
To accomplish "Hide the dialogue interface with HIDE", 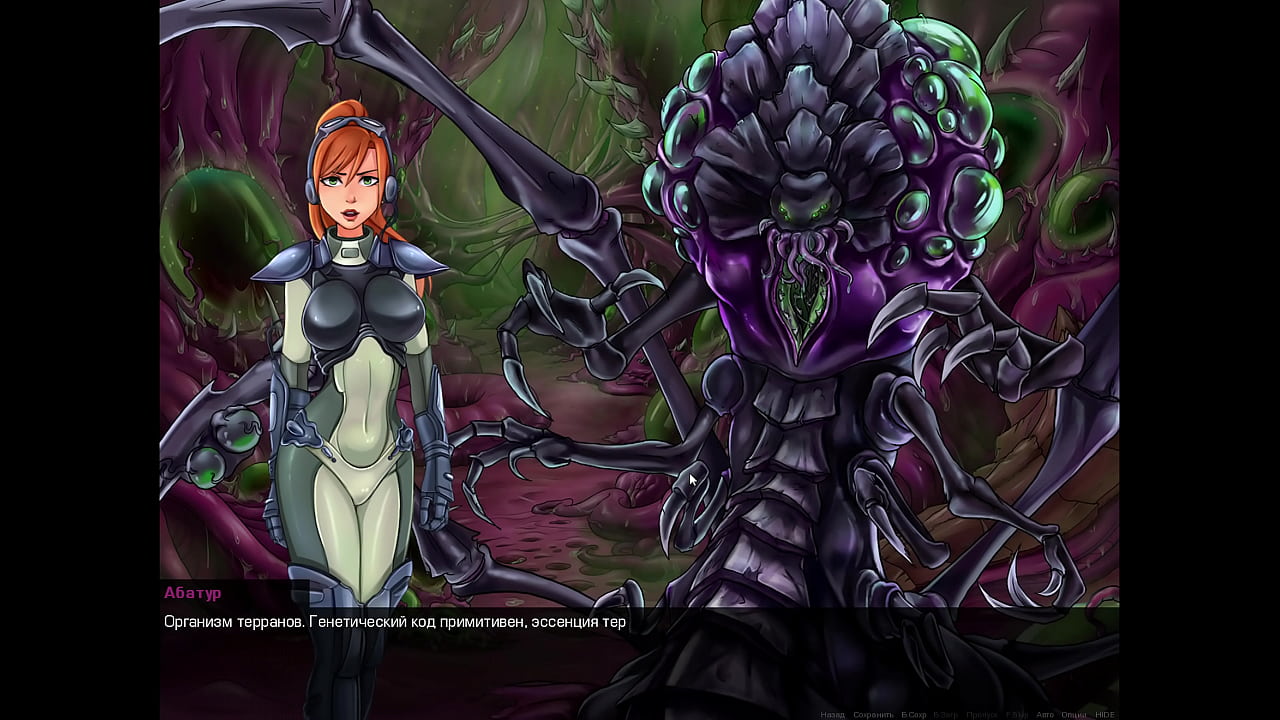I will pos(1105,714).
